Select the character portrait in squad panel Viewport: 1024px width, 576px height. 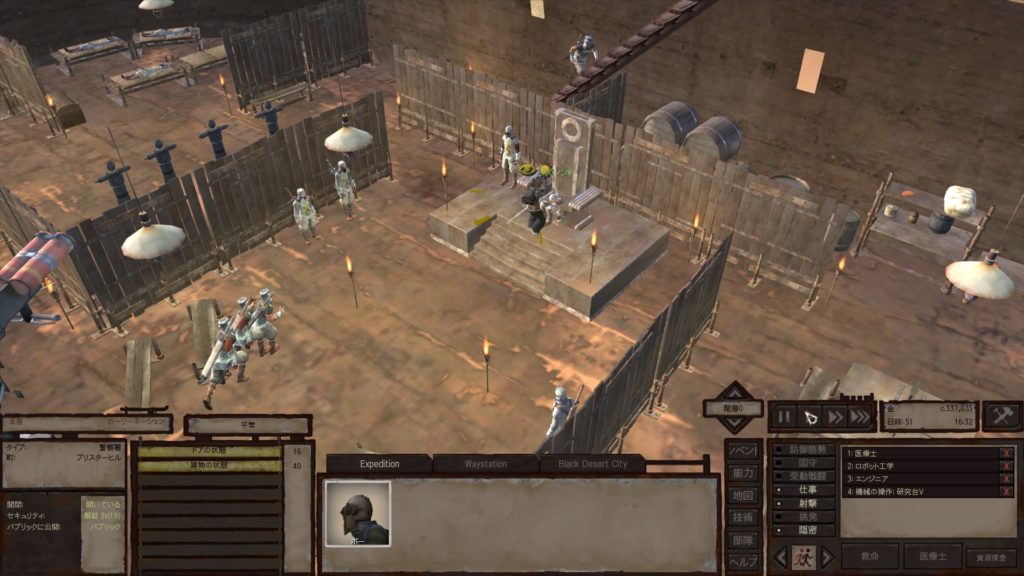pos(357,513)
